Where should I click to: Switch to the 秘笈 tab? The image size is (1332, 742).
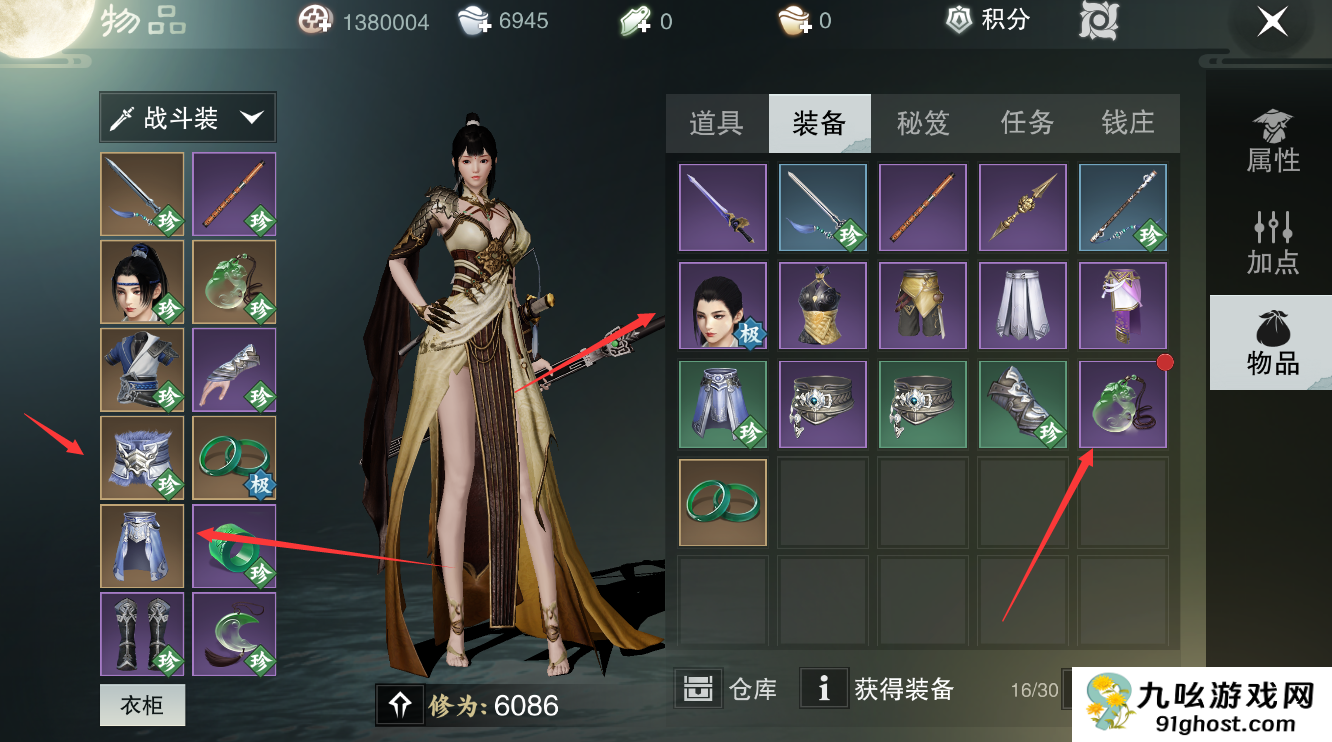click(x=922, y=123)
